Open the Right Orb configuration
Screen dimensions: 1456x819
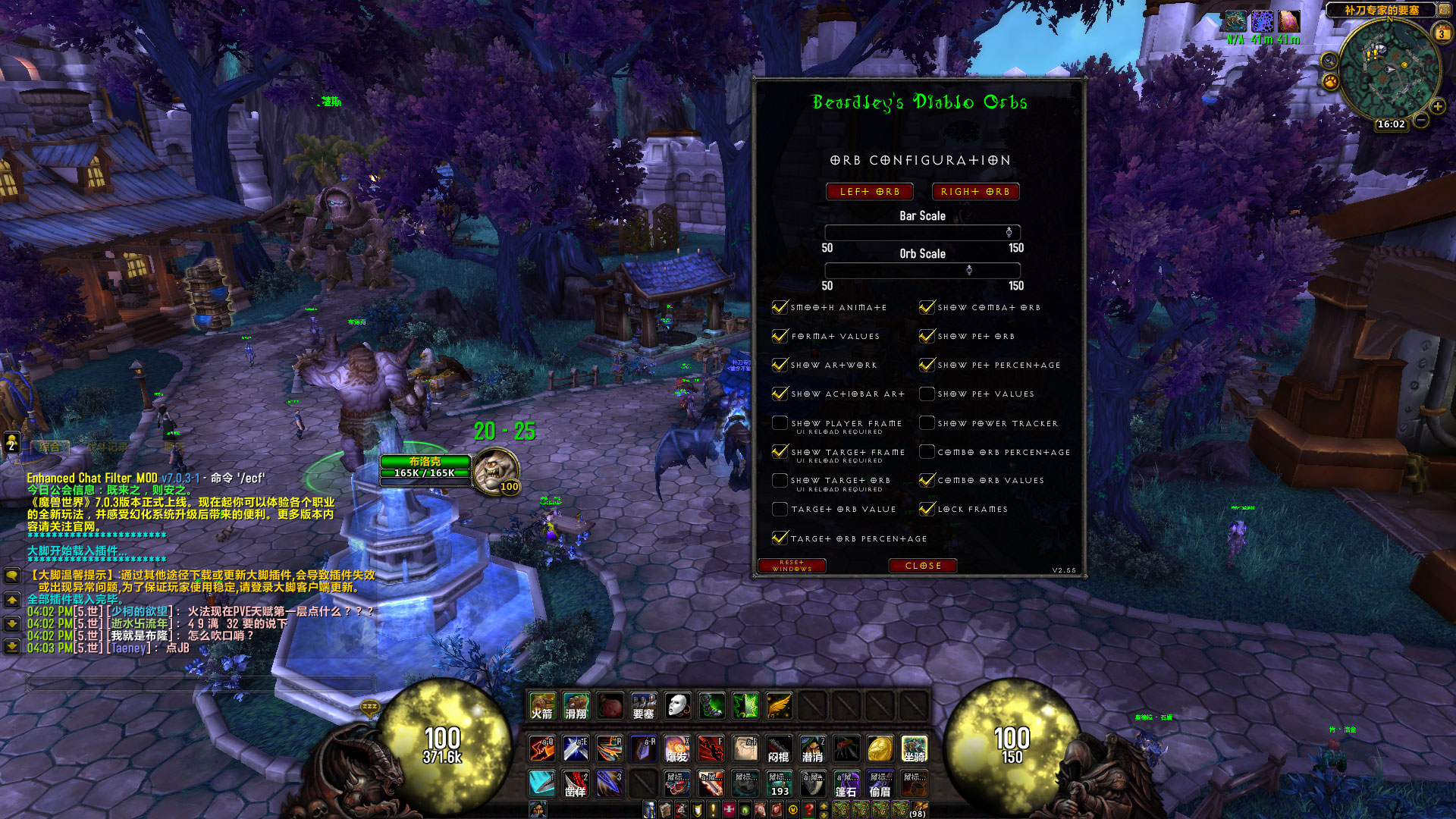(x=975, y=191)
